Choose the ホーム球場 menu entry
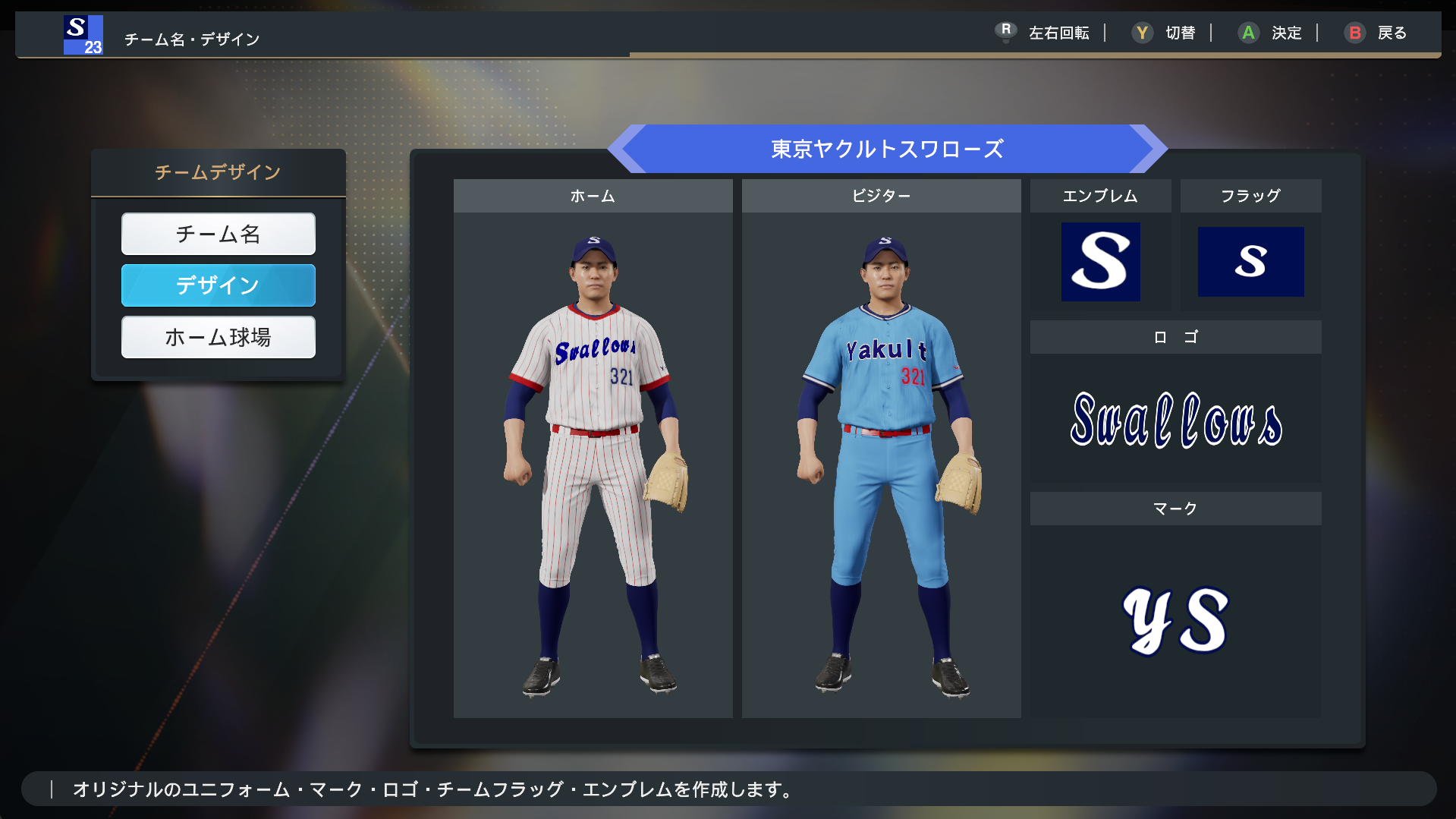 218,337
